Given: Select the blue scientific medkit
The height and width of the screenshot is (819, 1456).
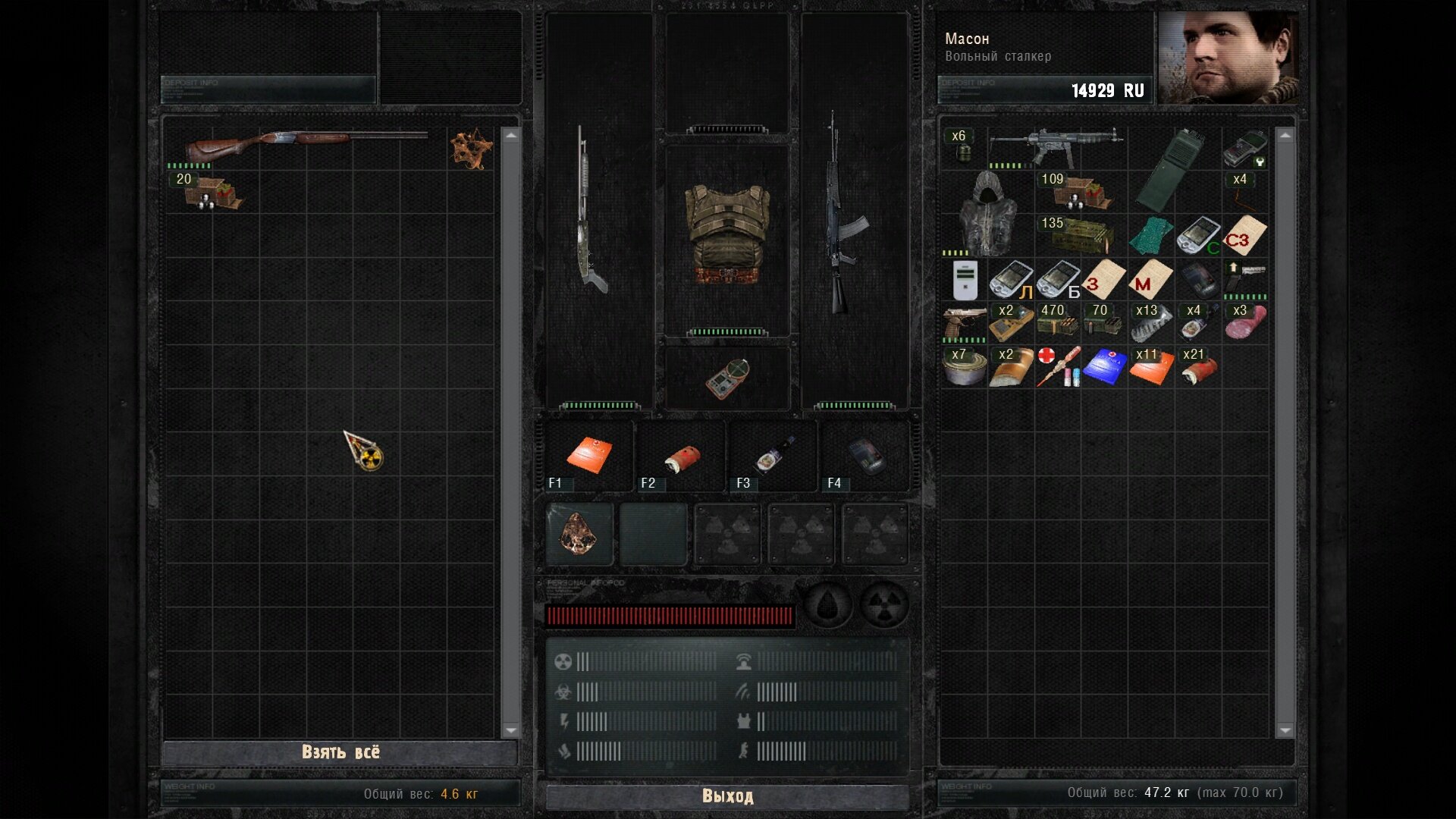Looking at the screenshot, I should point(1104,367).
